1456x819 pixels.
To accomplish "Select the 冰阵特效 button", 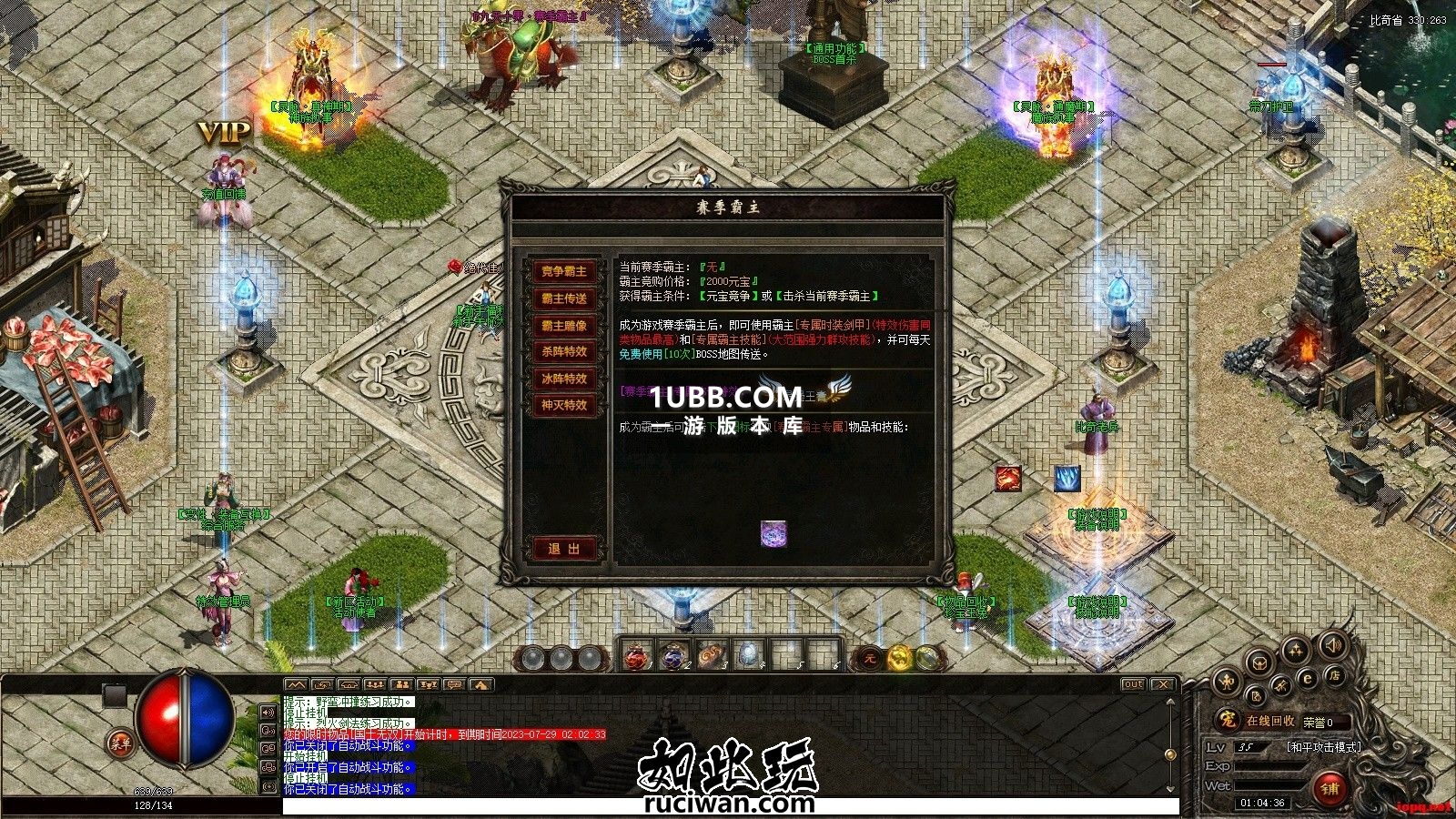I will tap(564, 379).
